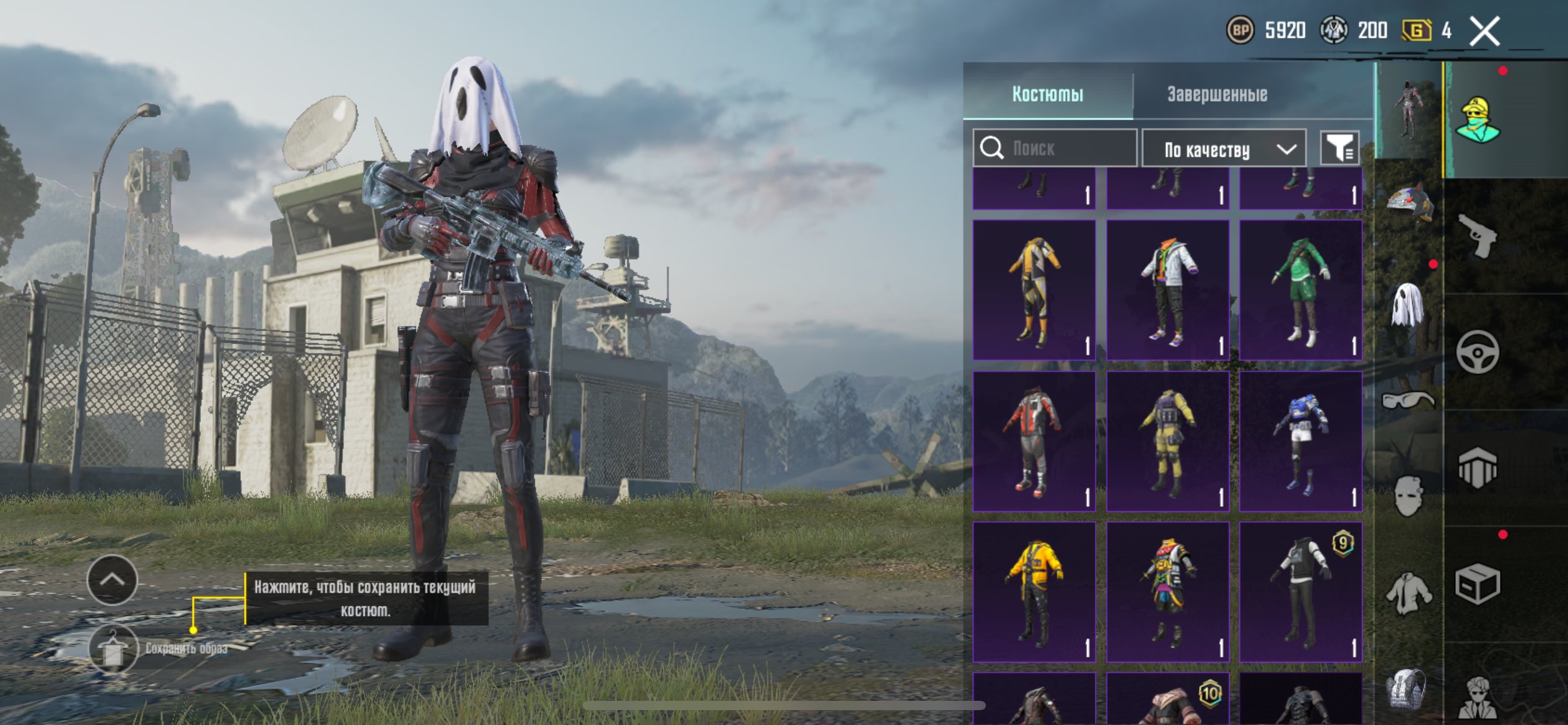Image resolution: width=1568 pixels, height=725 pixels.
Task: Click the Поиск search field
Action: tap(1055, 148)
